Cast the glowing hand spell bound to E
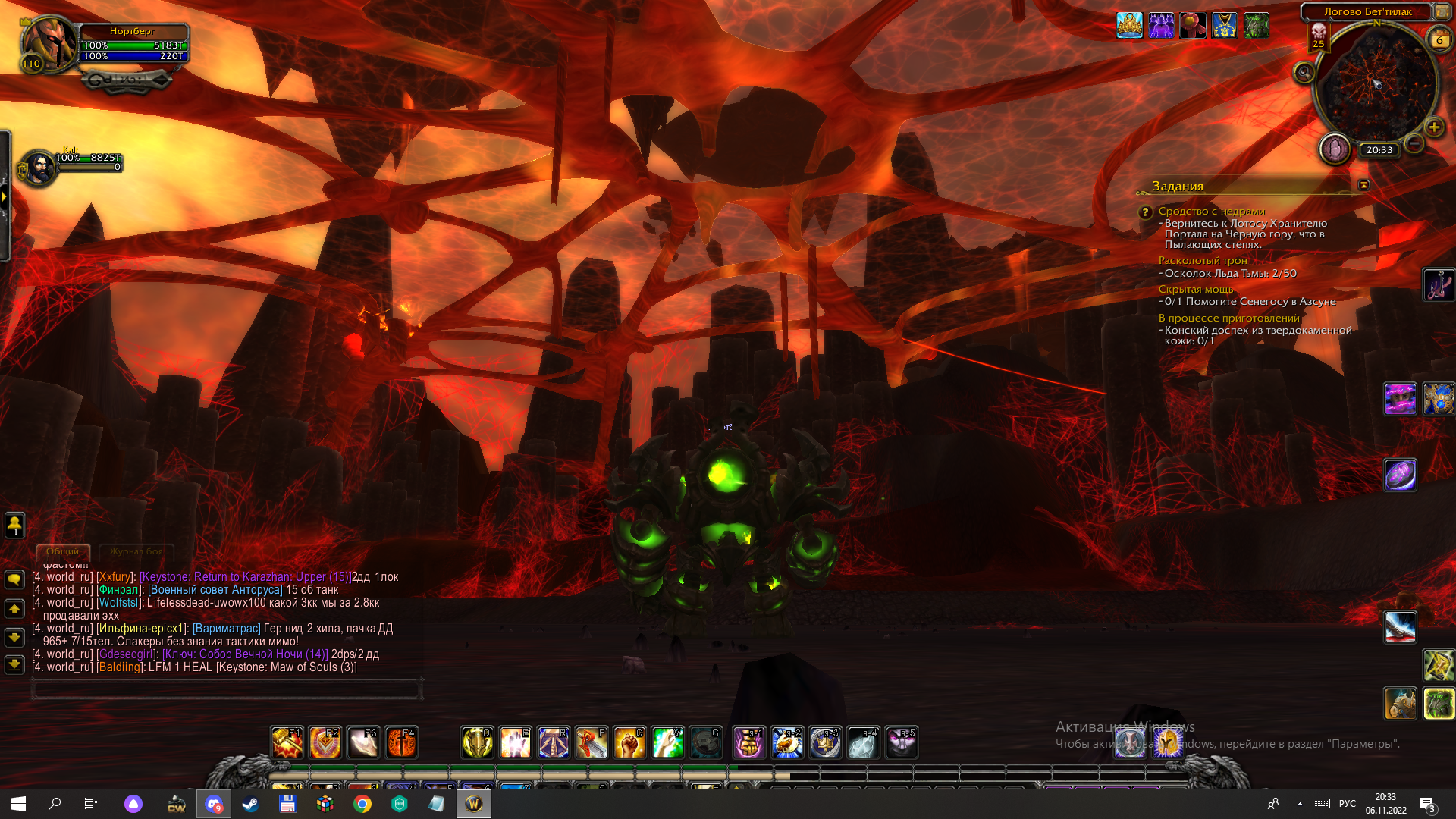The width and height of the screenshot is (1456, 819). 515,743
